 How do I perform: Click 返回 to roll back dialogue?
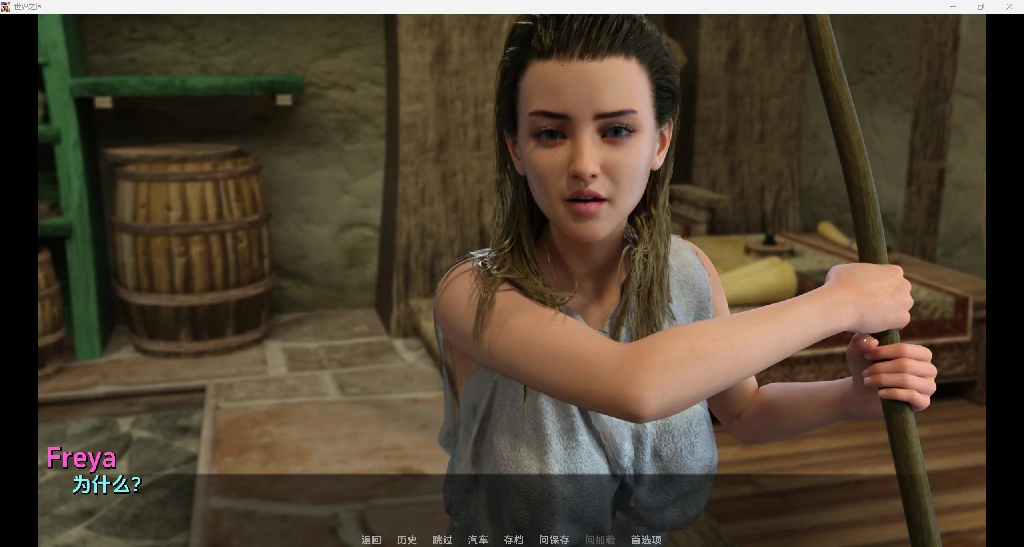click(371, 540)
